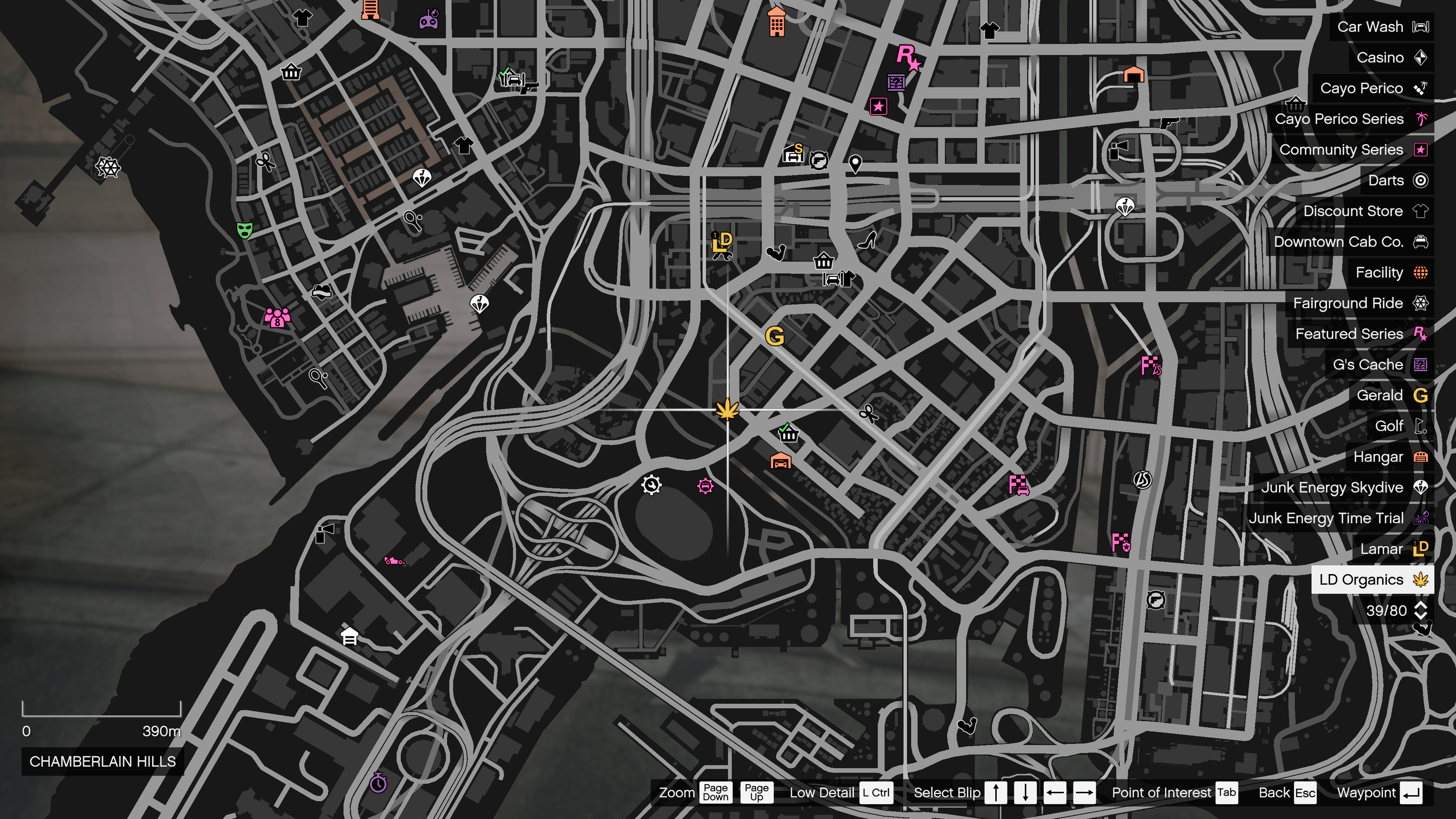The image size is (1456, 819).
Task: Click the legend scroll arrows beside 39/80
Action: [x=1420, y=610]
